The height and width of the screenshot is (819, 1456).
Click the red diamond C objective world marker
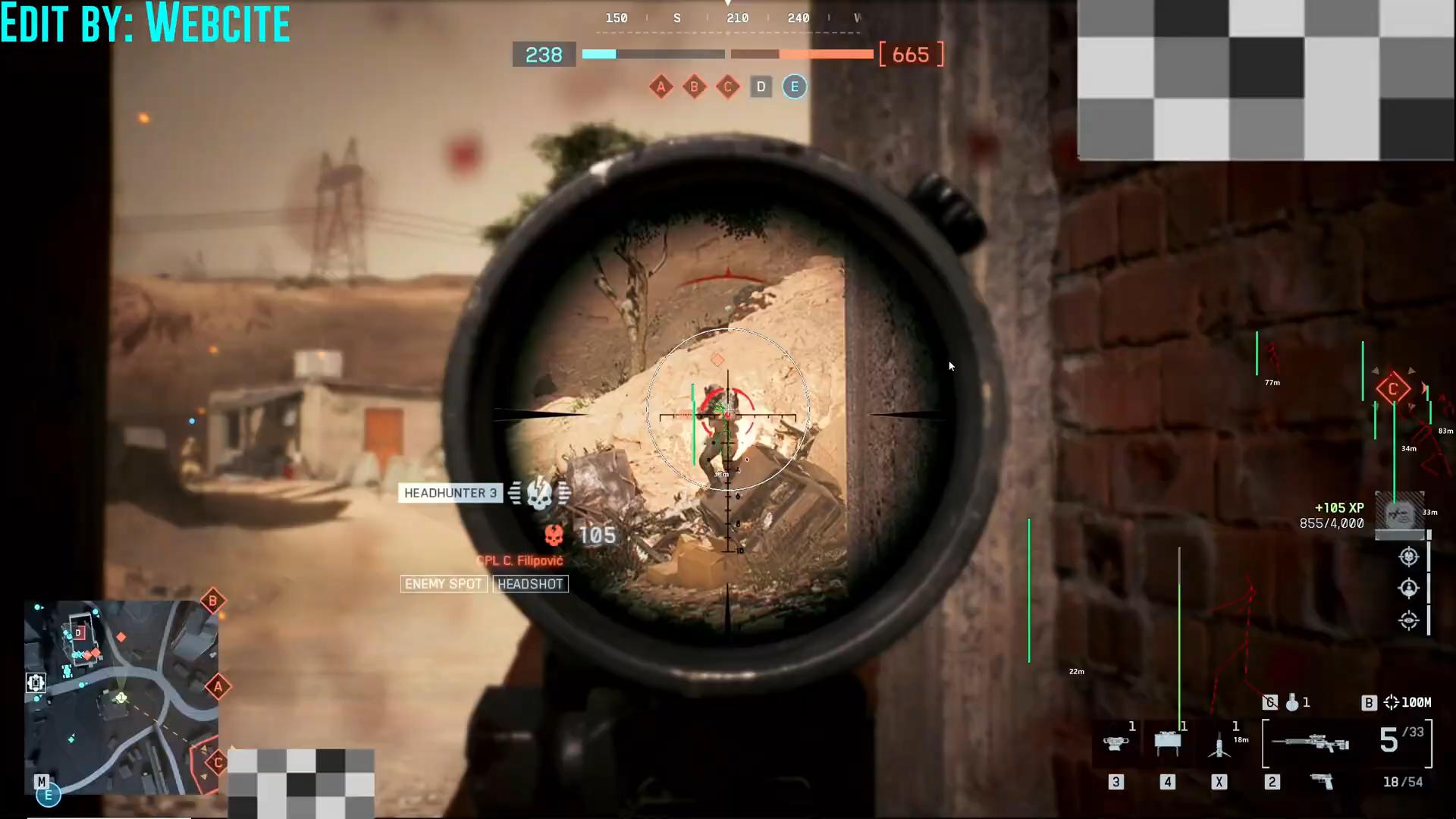tap(1393, 390)
